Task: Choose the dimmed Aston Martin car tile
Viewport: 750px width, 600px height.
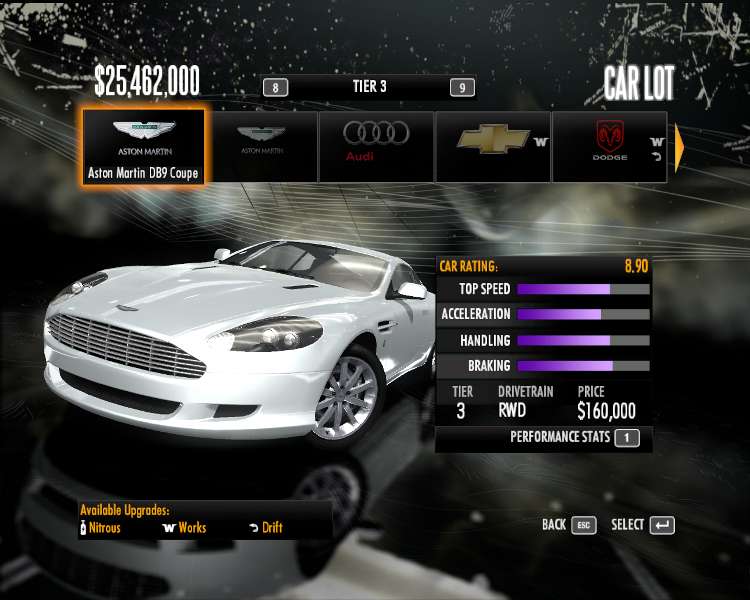Action: pyautogui.click(x=260, y=146)
